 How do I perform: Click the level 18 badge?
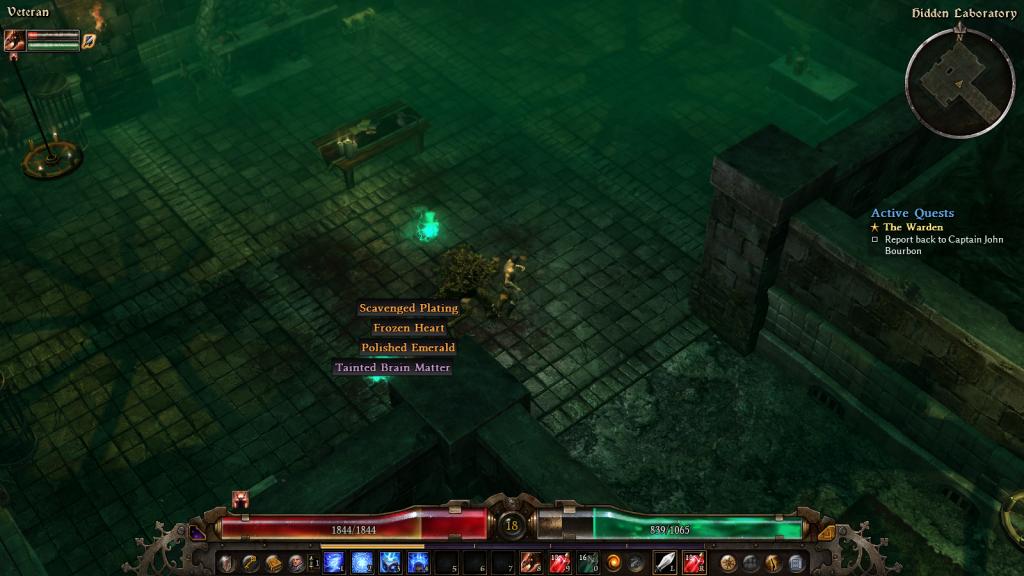tap(512, 524)
